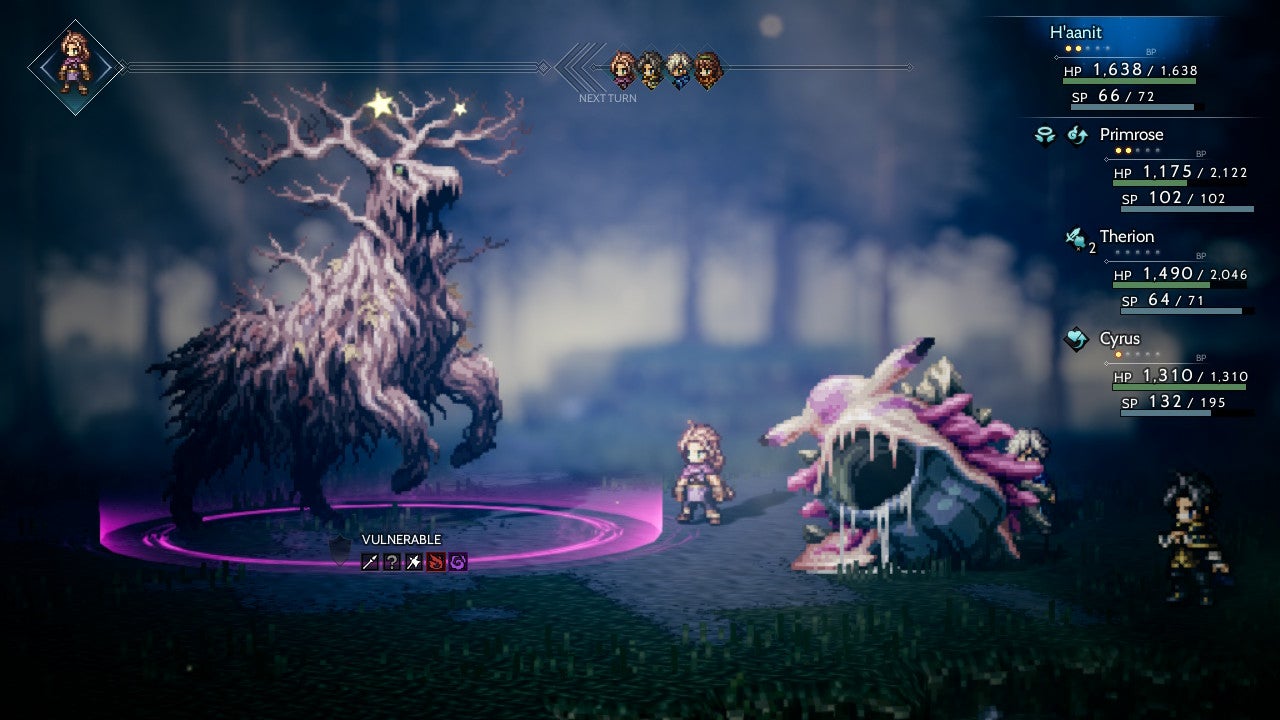Inspect the spear weakness icon
The width and height of the screenshot is (1280, 720).
371,562
